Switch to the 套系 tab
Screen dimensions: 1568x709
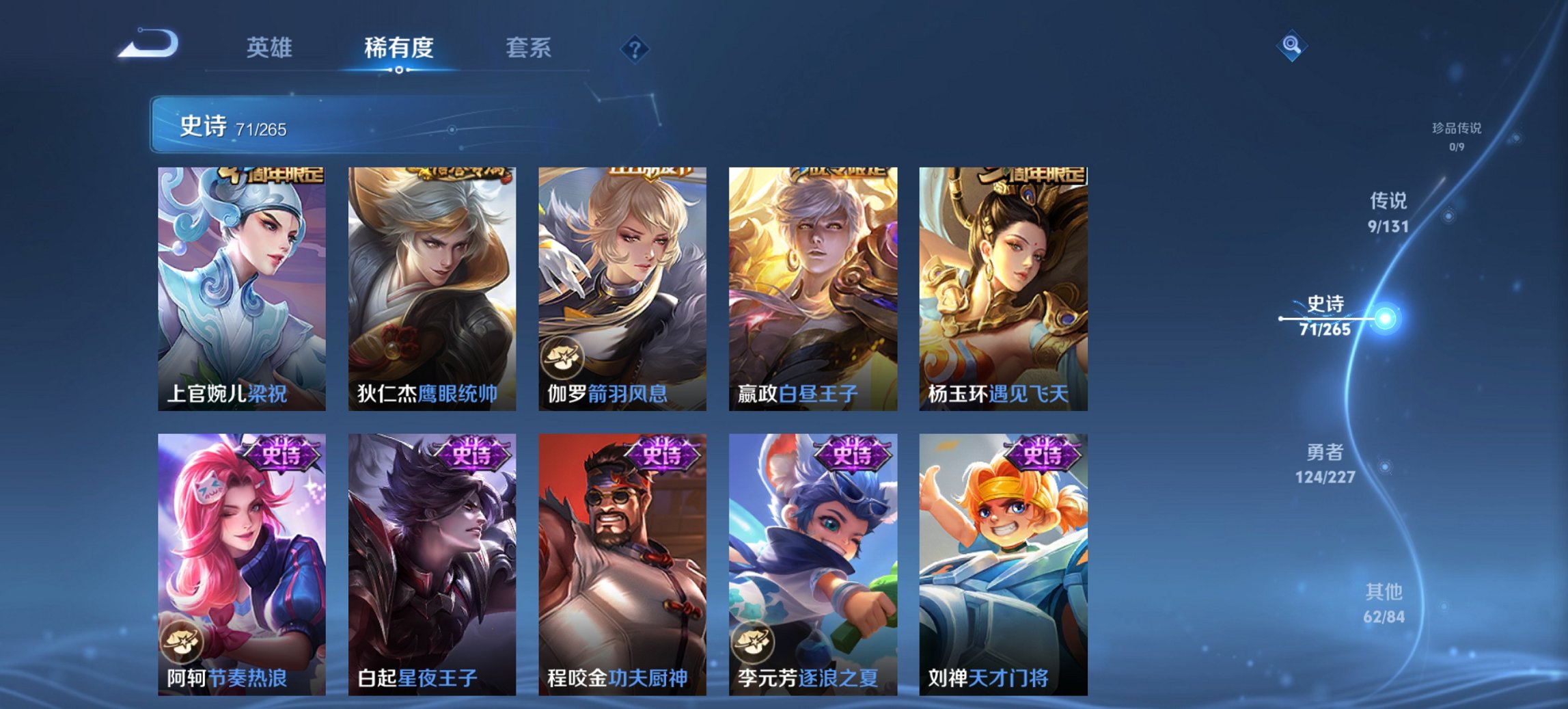(x=529, y=48)
